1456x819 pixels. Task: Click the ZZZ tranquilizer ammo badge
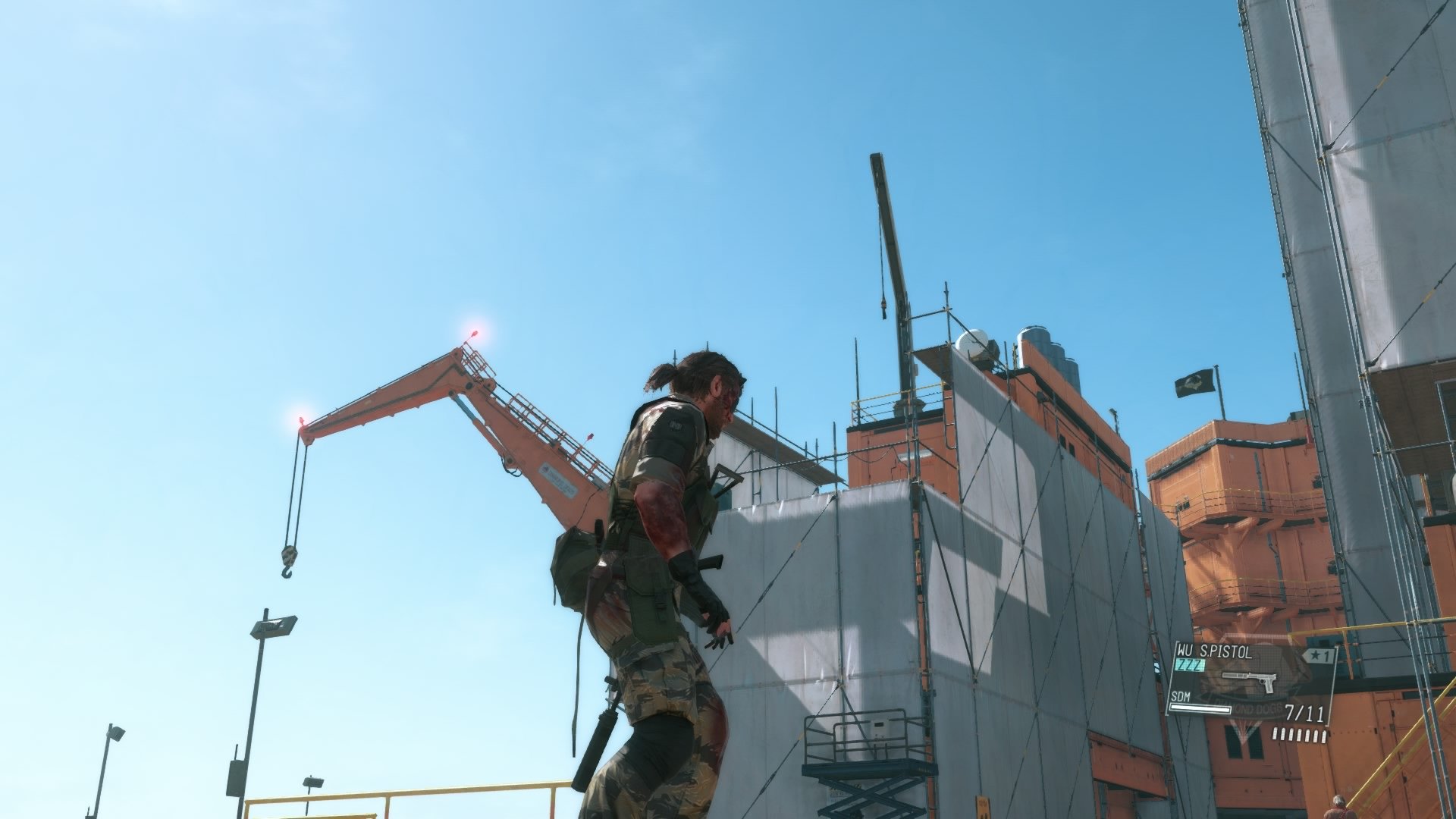(x=1189, y=664)
